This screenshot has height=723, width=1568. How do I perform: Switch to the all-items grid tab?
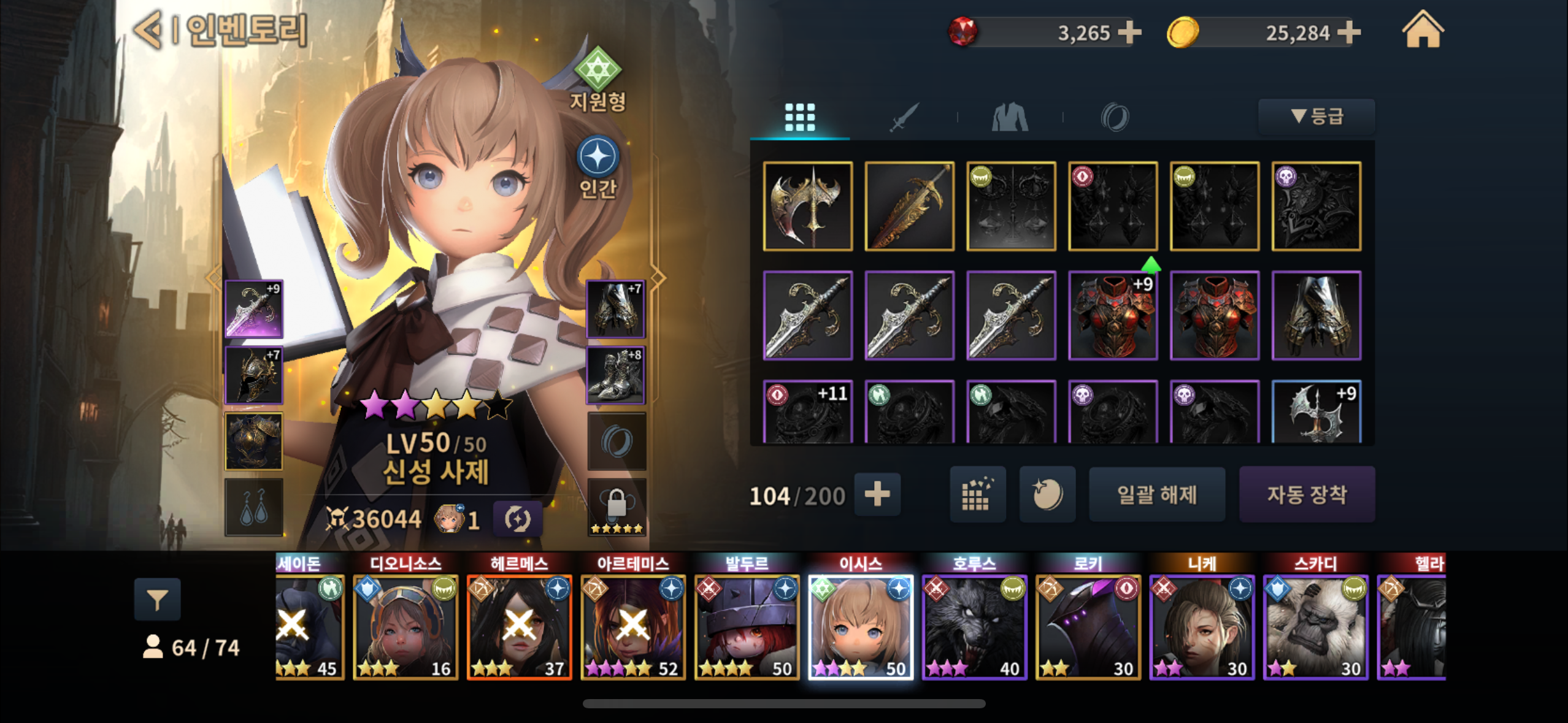coord(800,117)
